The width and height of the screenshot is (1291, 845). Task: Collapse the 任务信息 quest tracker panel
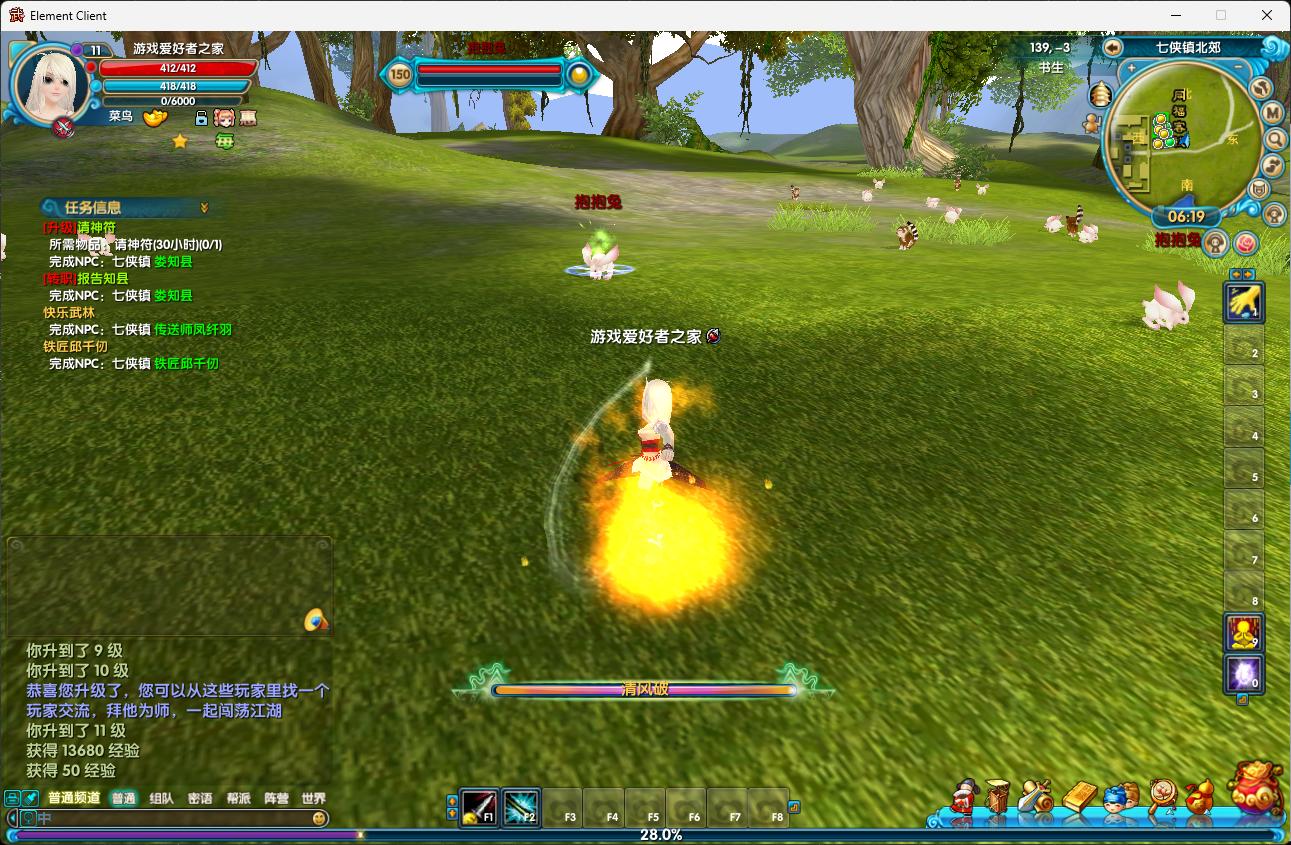204,207
